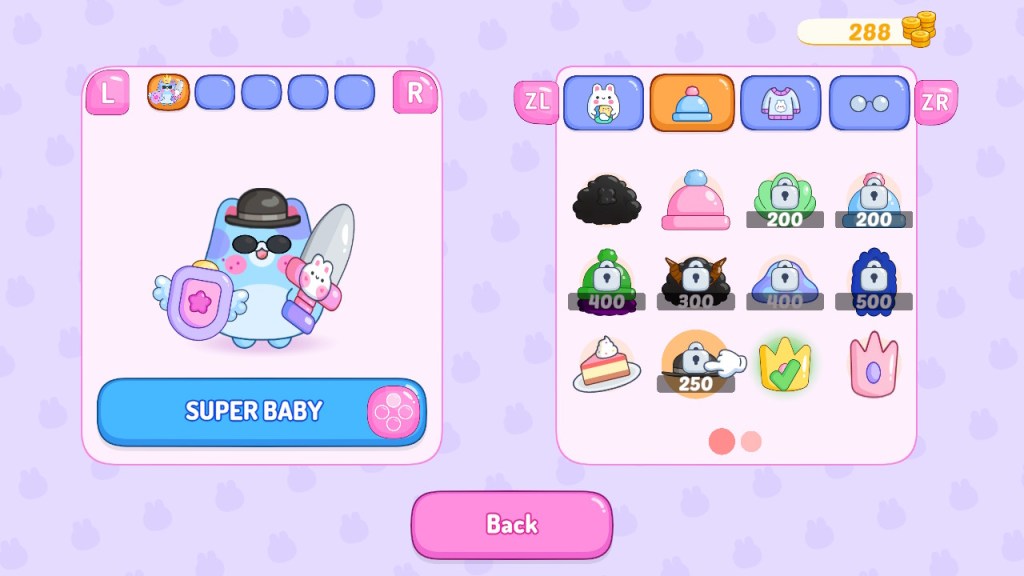The image size is (1024, 576).
Task: Unlock the 300 coin horned black hat
Action: (695, 281)
